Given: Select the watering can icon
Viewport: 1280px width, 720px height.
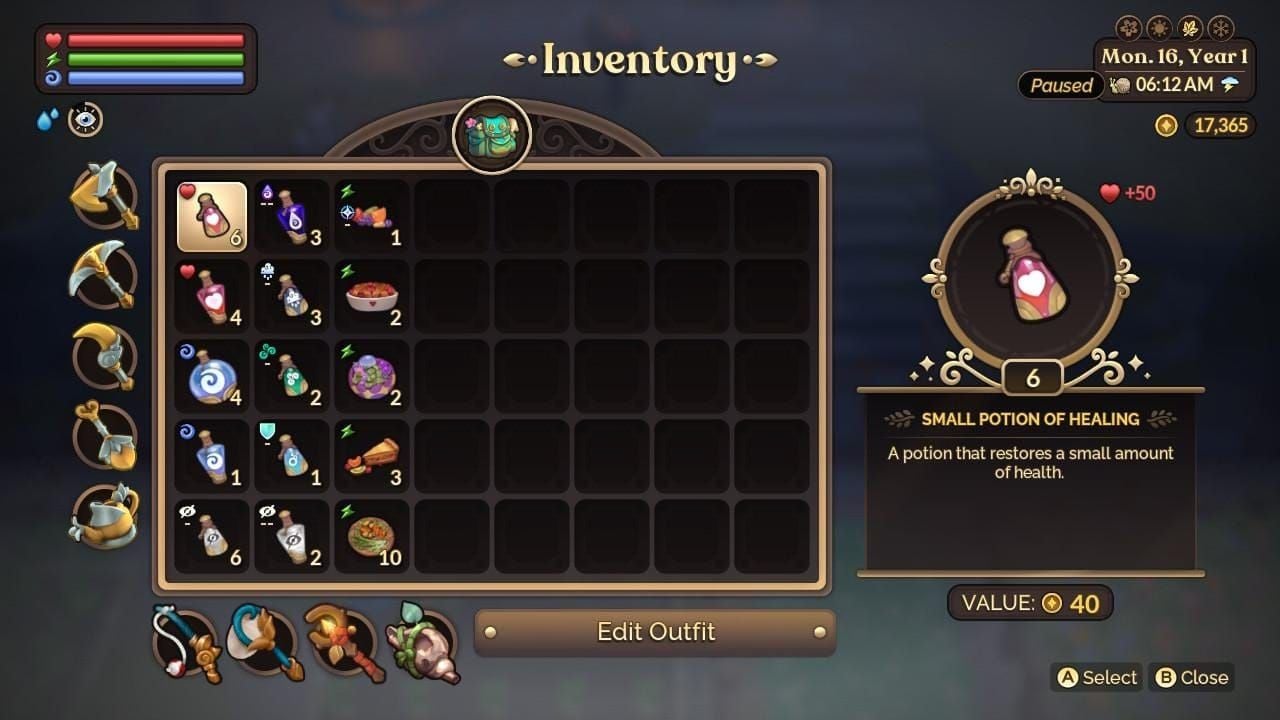Looking at the screenshot, I should 102,513.
